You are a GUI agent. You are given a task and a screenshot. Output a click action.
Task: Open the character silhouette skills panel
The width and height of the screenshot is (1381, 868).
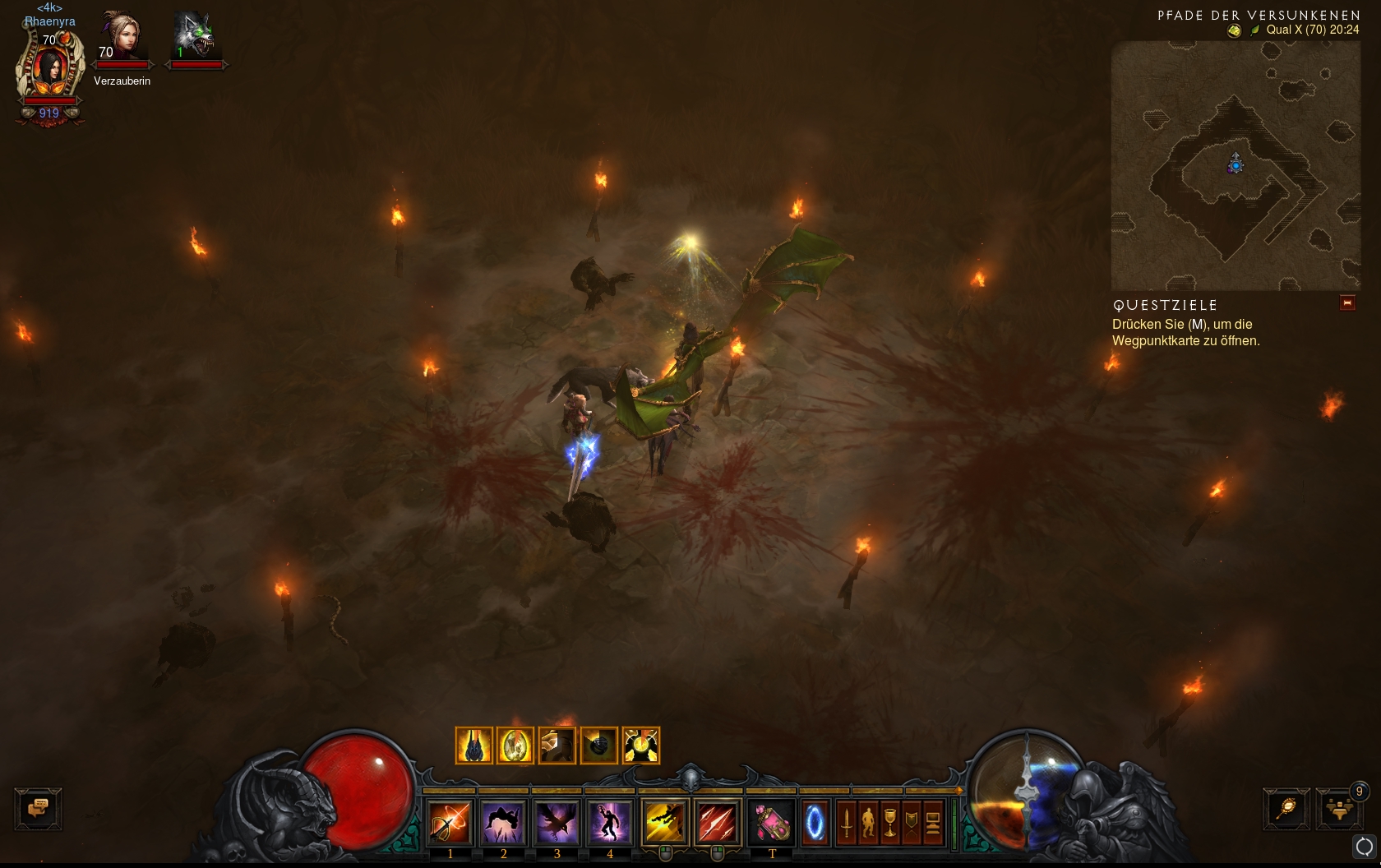868,822
